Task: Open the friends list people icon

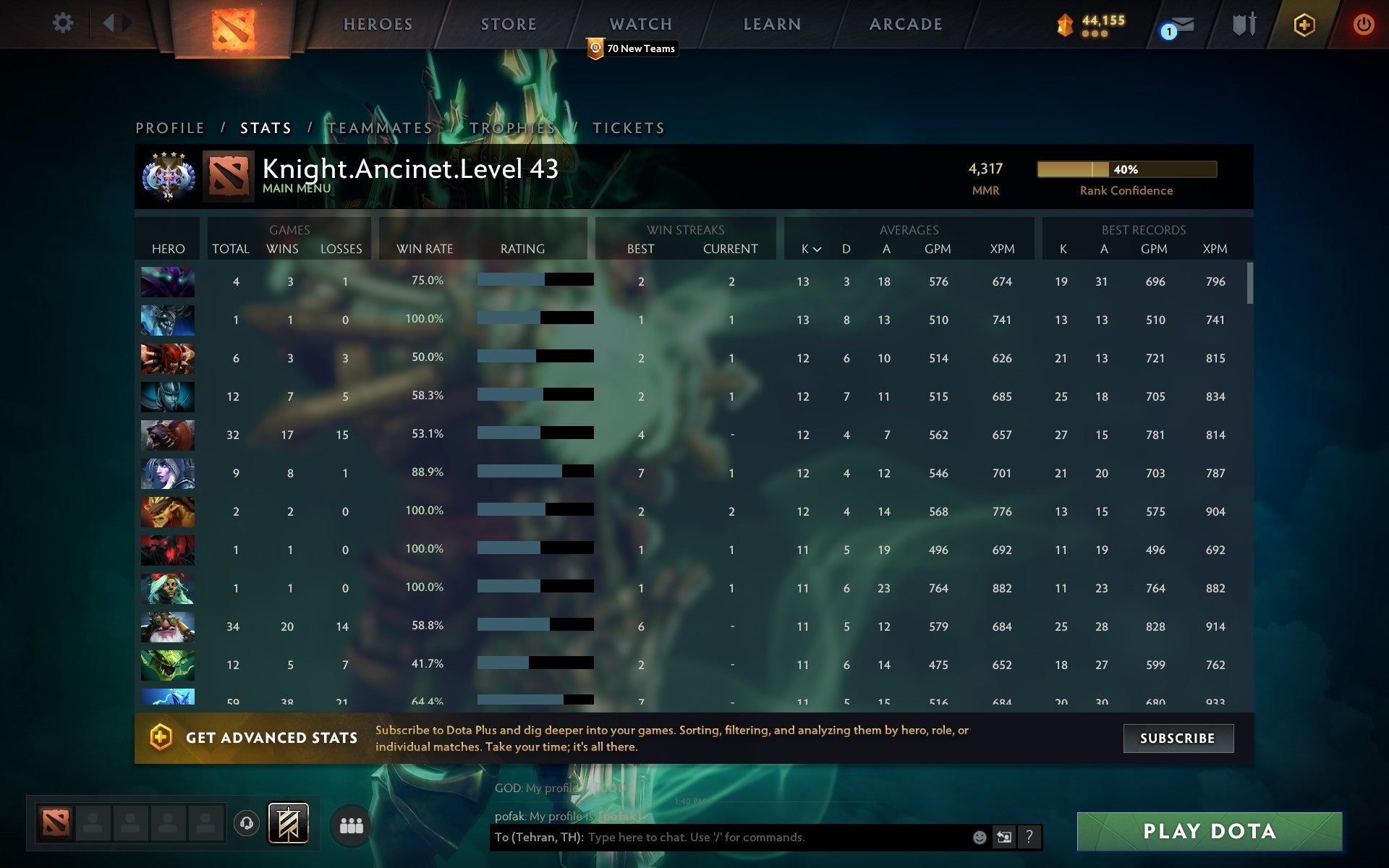Action: click(x=350, y=824)
